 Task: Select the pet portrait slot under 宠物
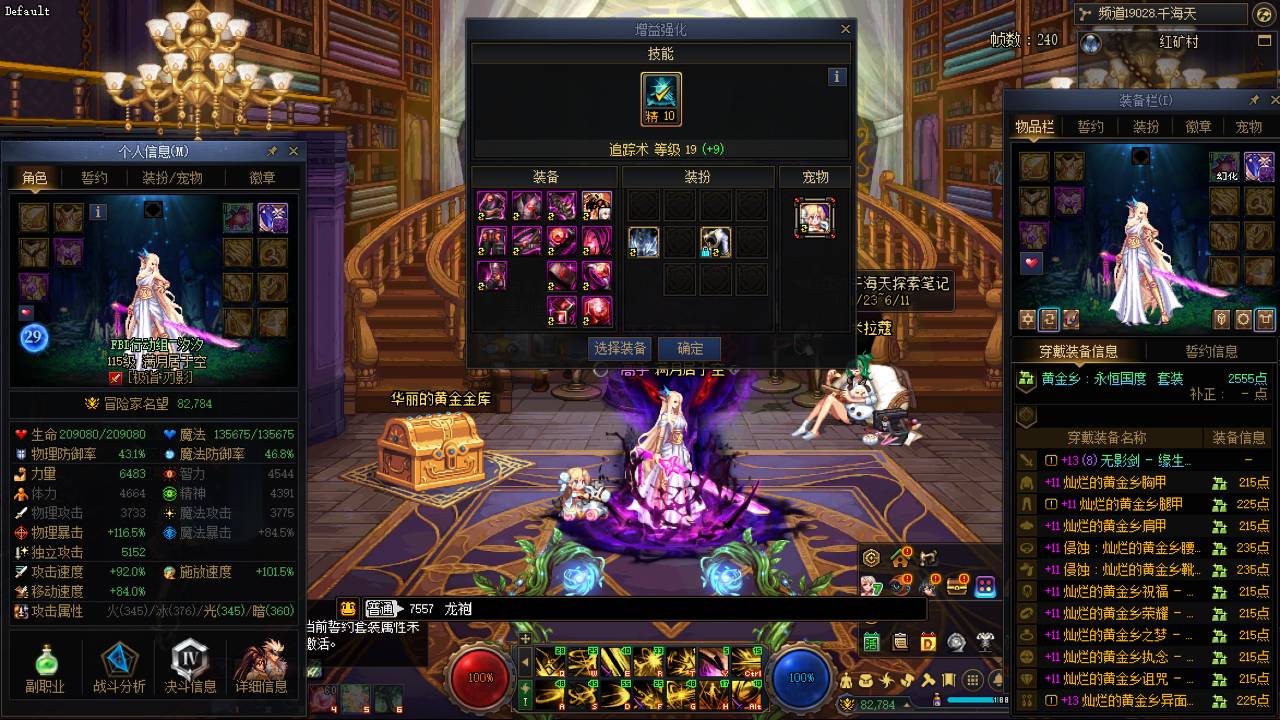[815, 217]
